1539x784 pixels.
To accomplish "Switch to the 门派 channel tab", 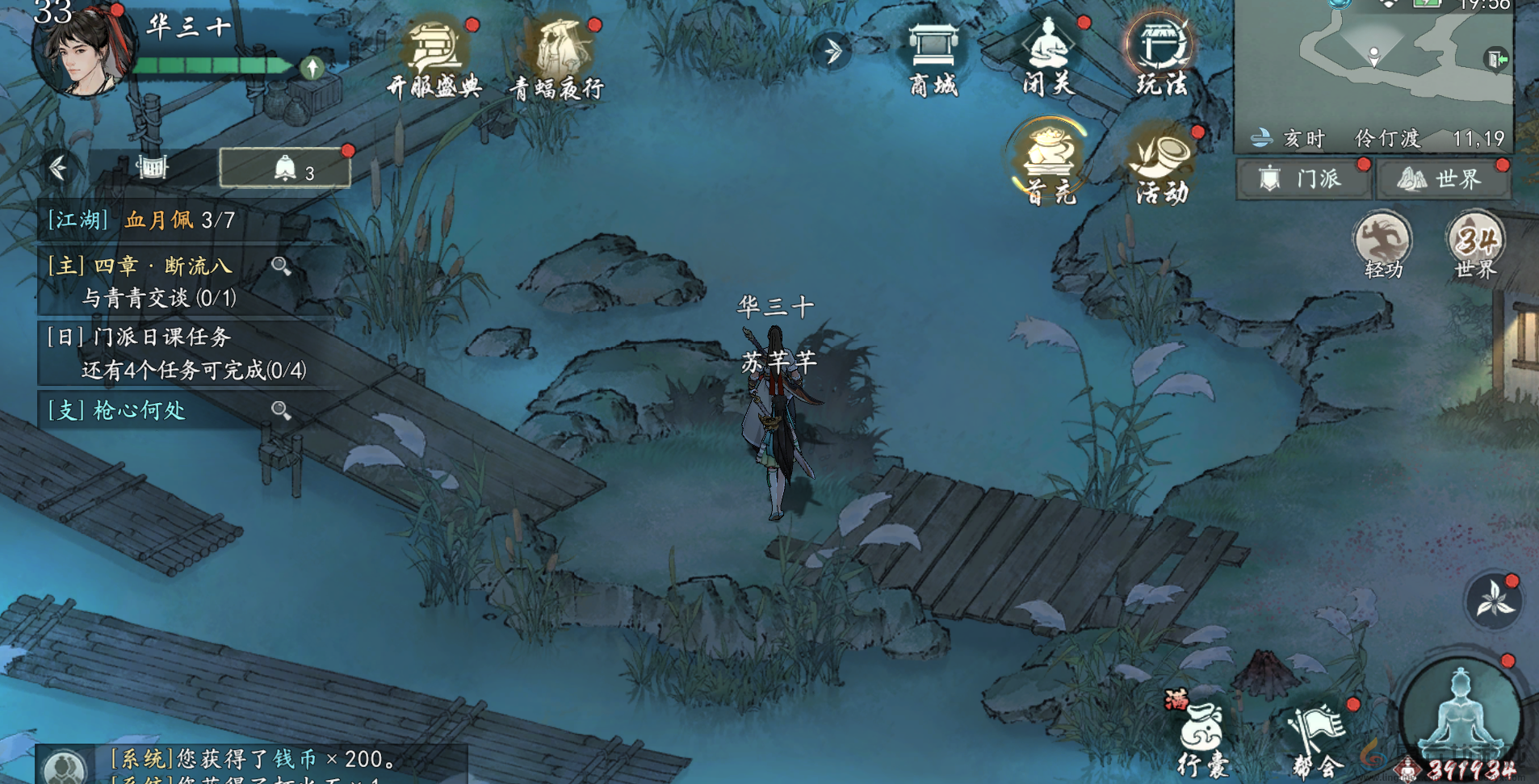I will 1303,178.
